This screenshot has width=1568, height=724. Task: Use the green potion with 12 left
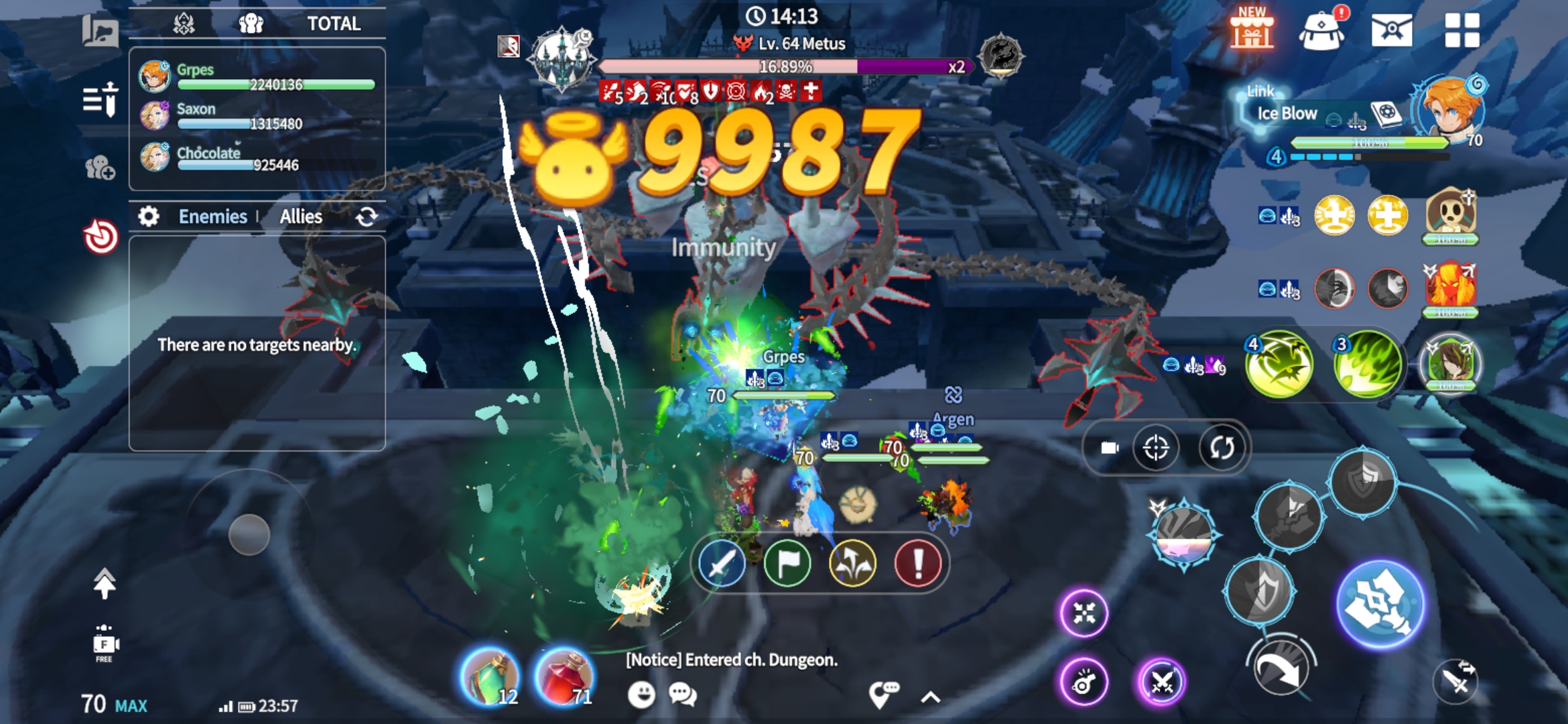(490, 677)
